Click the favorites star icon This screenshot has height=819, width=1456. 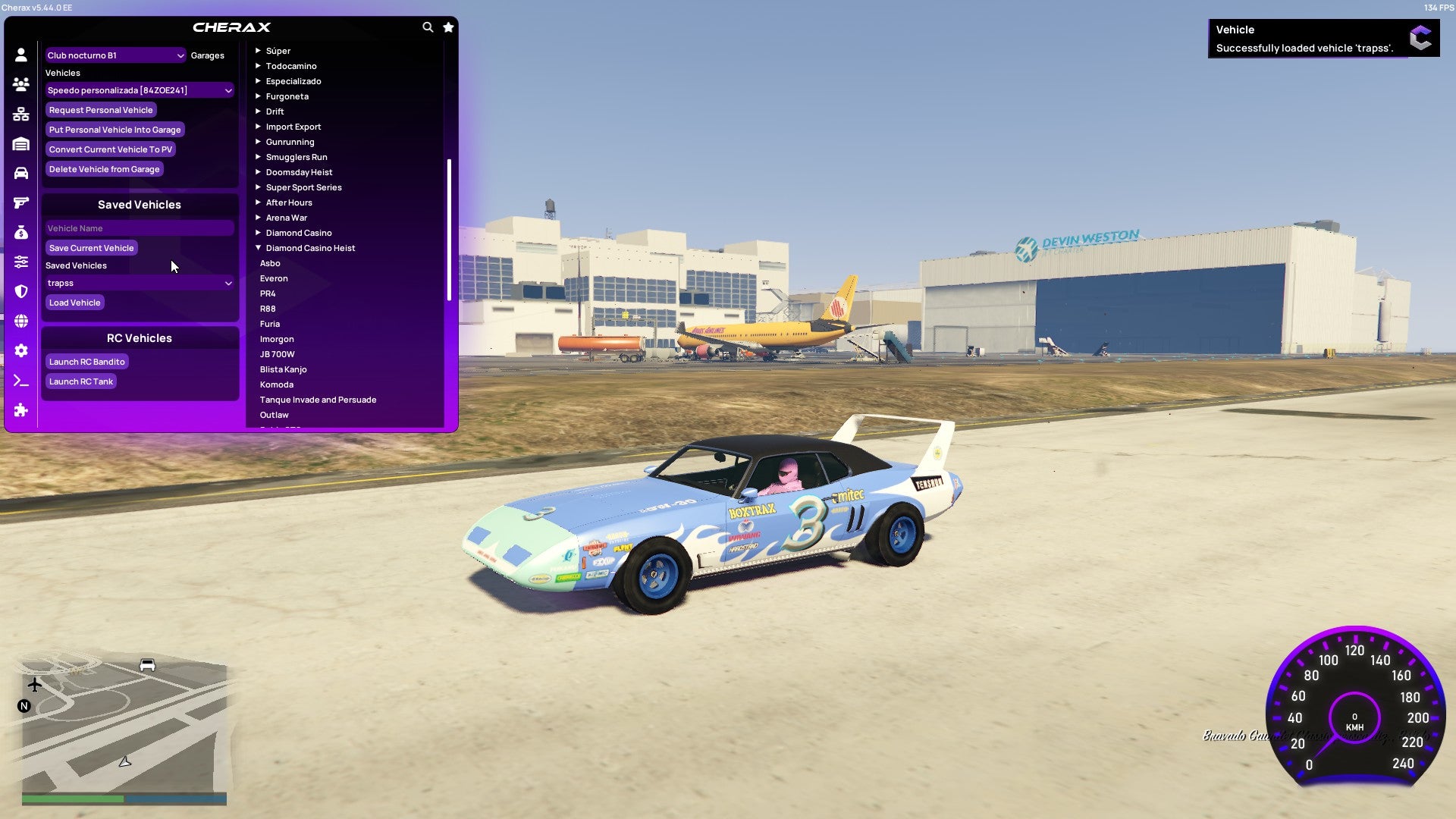coord(447,27)
